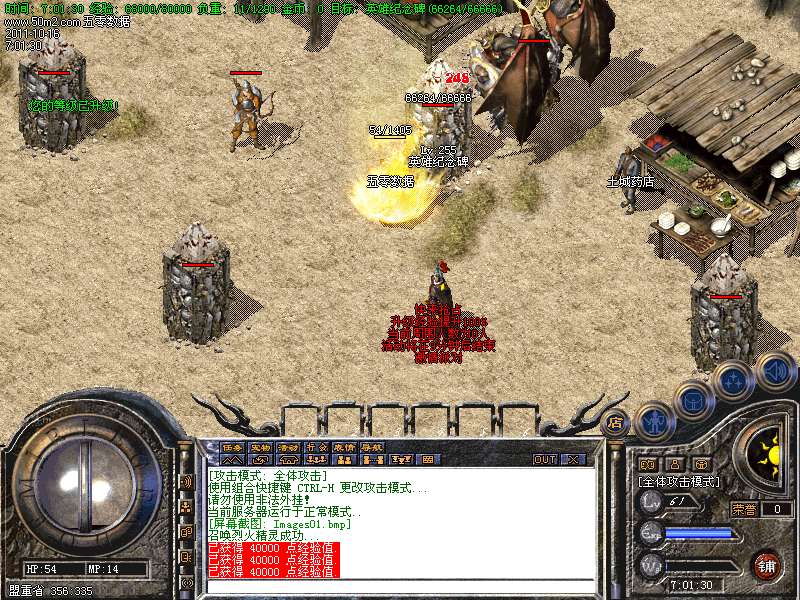
Task: Click the 荣誉 honor button
Action: pyautogui.click(x=744, y=508)
